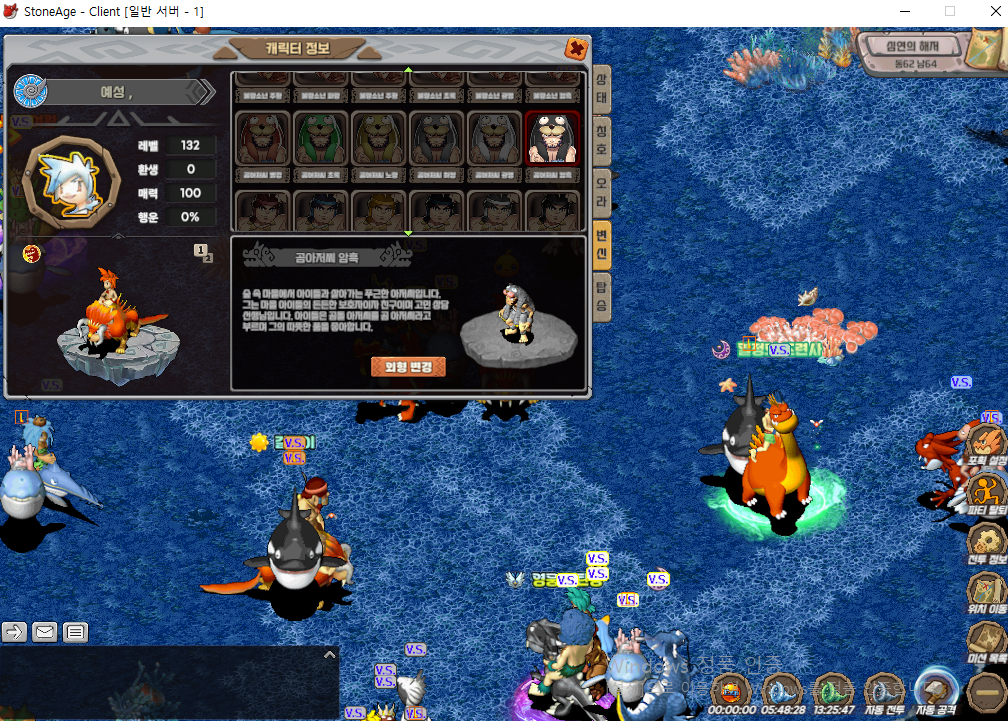Click the chat arrow button
The image size is (1008, 721).
pos(15,631)
